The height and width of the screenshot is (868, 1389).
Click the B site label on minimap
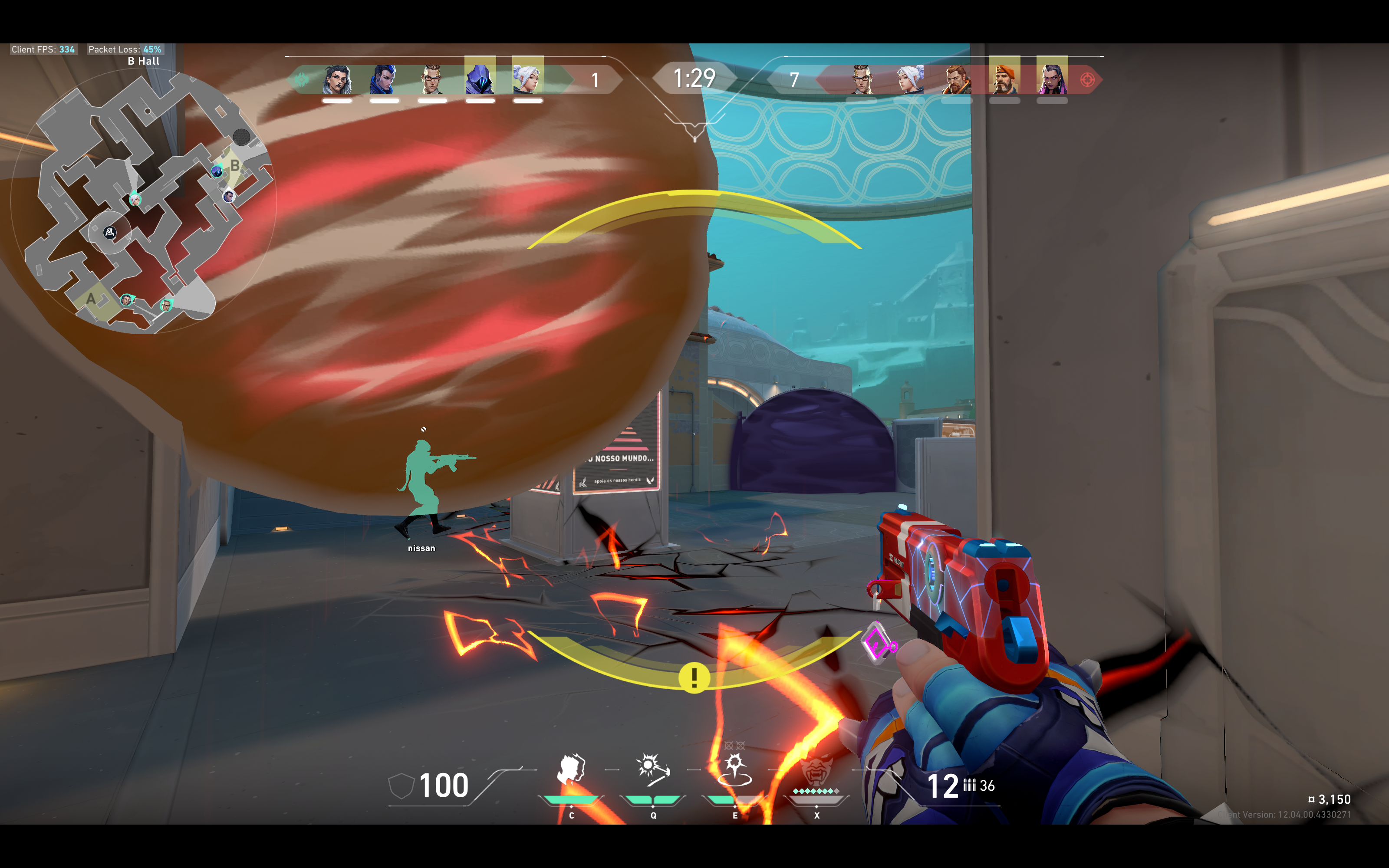coord(235,166)
